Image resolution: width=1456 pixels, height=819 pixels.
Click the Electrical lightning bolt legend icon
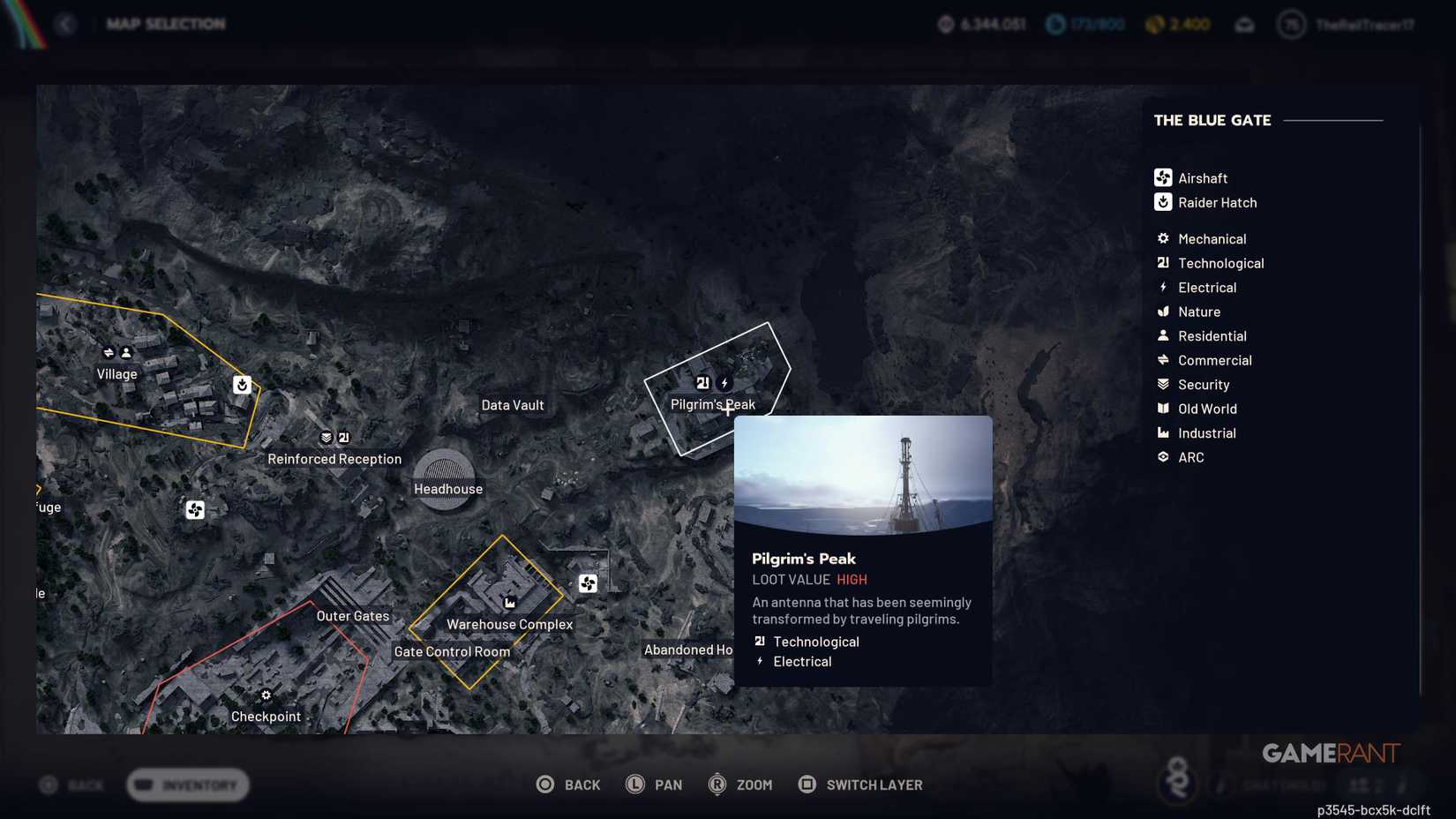pyautogui.click(x=1162, y=287)
